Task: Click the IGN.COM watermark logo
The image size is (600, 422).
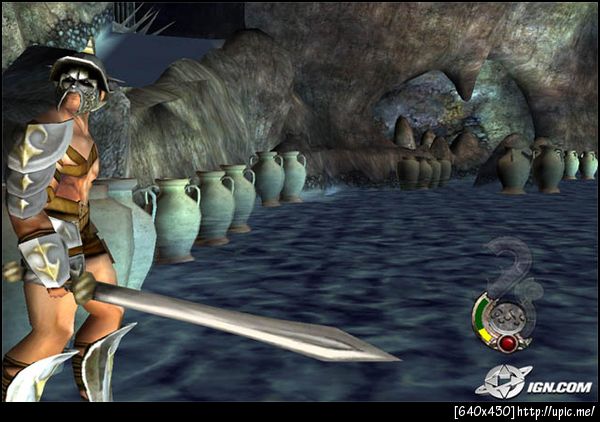Action: (x=532, y=381)
